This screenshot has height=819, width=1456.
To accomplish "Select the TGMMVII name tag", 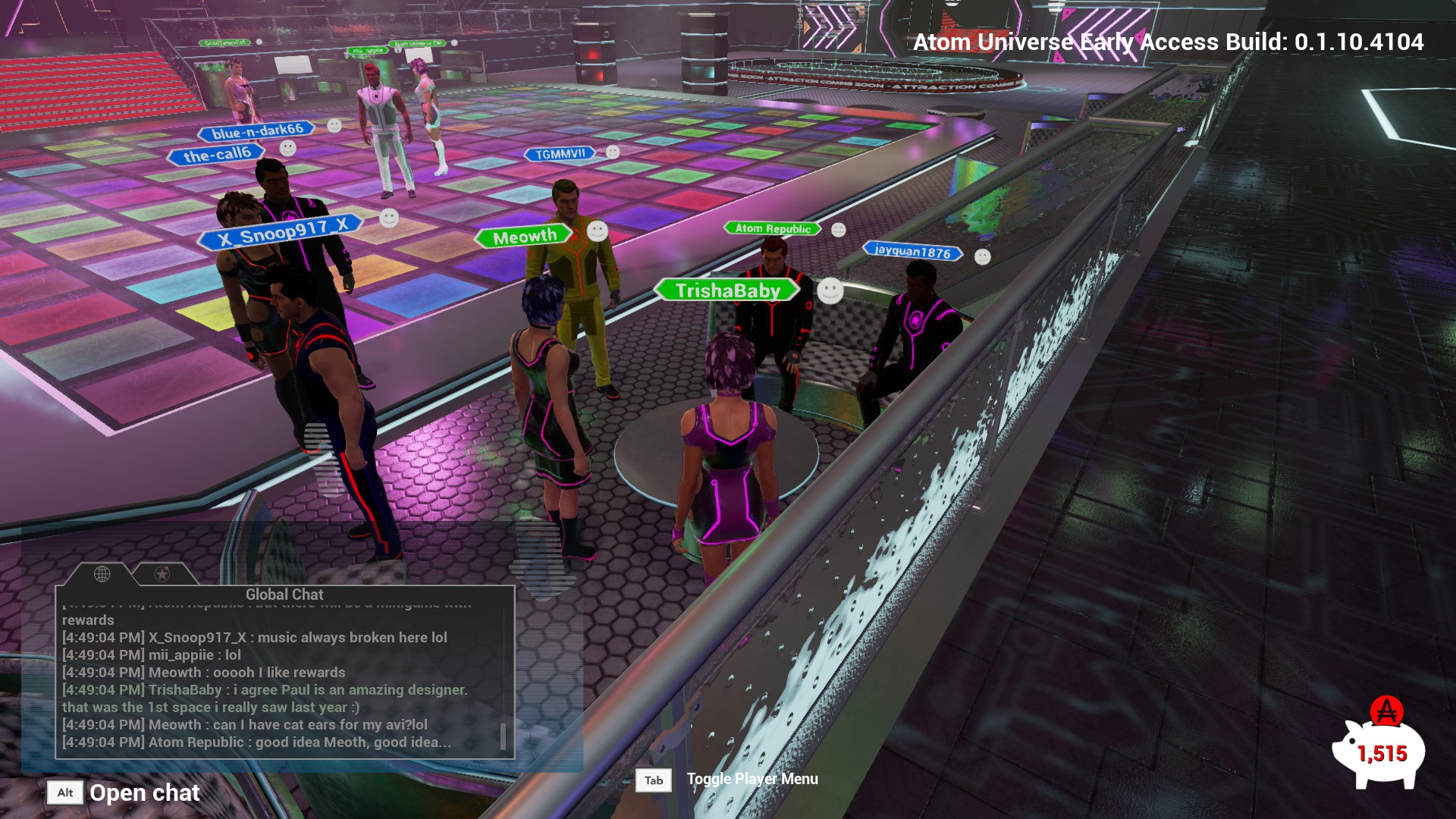I will point(560,154).
